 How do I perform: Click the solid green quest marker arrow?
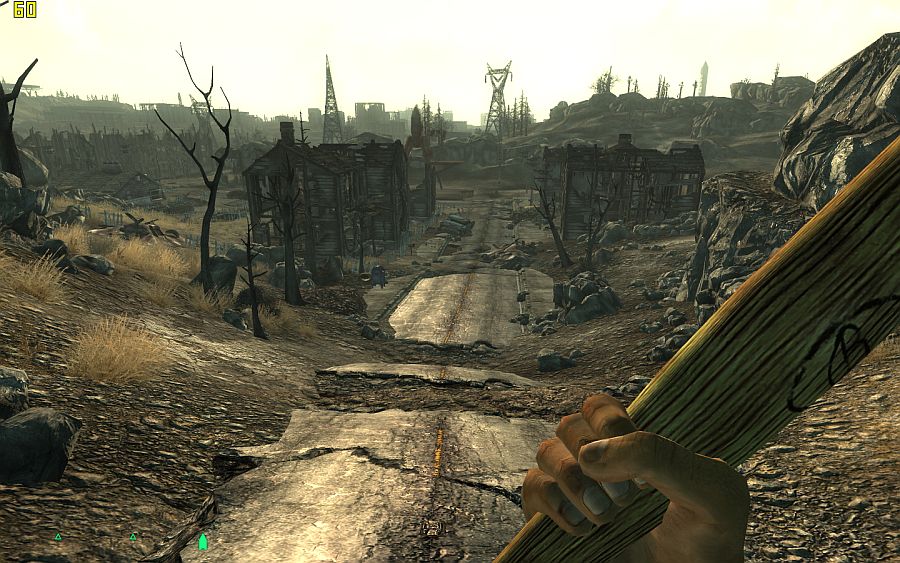(x=203, y=541)
